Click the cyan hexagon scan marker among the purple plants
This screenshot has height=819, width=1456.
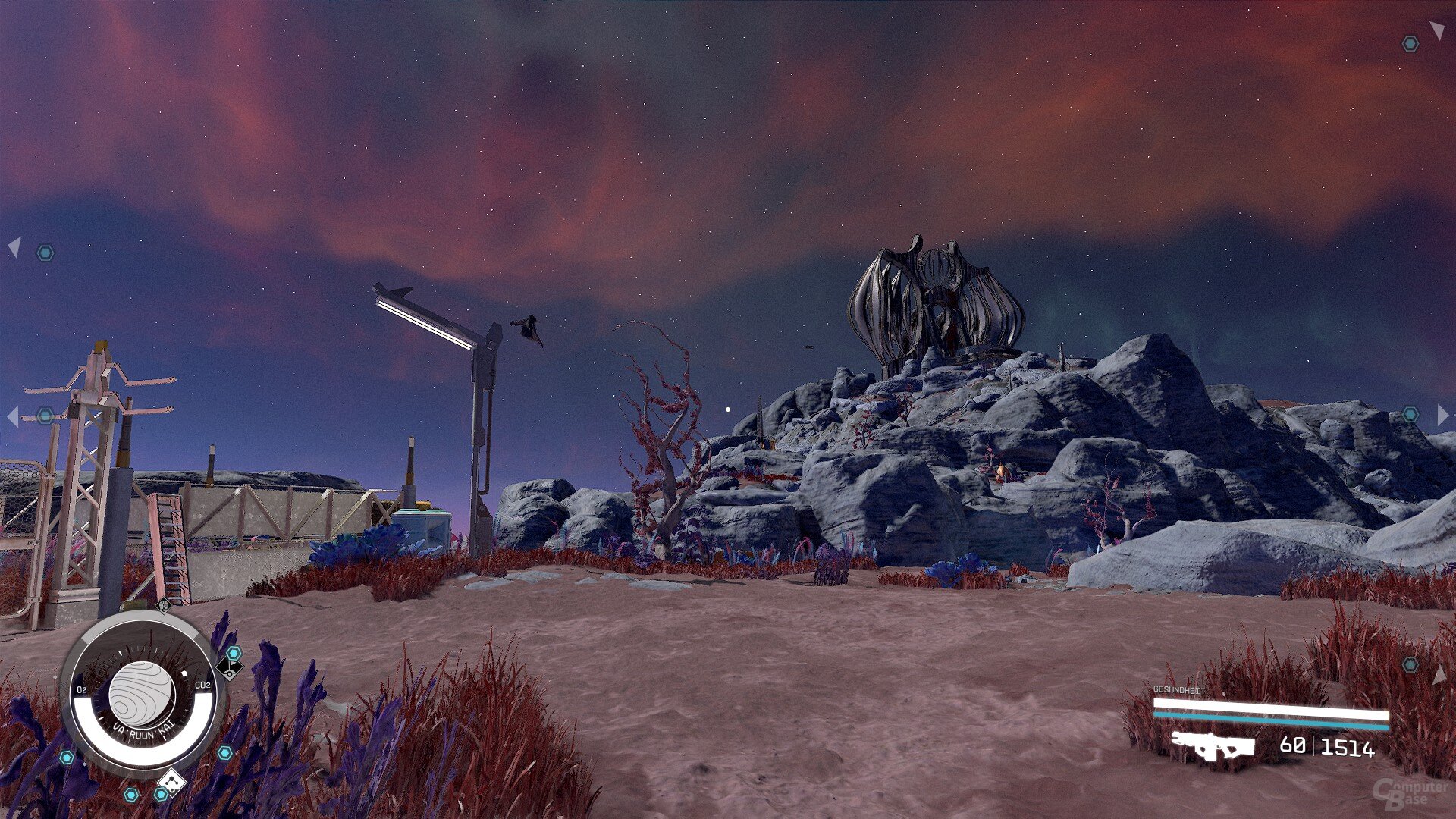(x=224, y=753)
